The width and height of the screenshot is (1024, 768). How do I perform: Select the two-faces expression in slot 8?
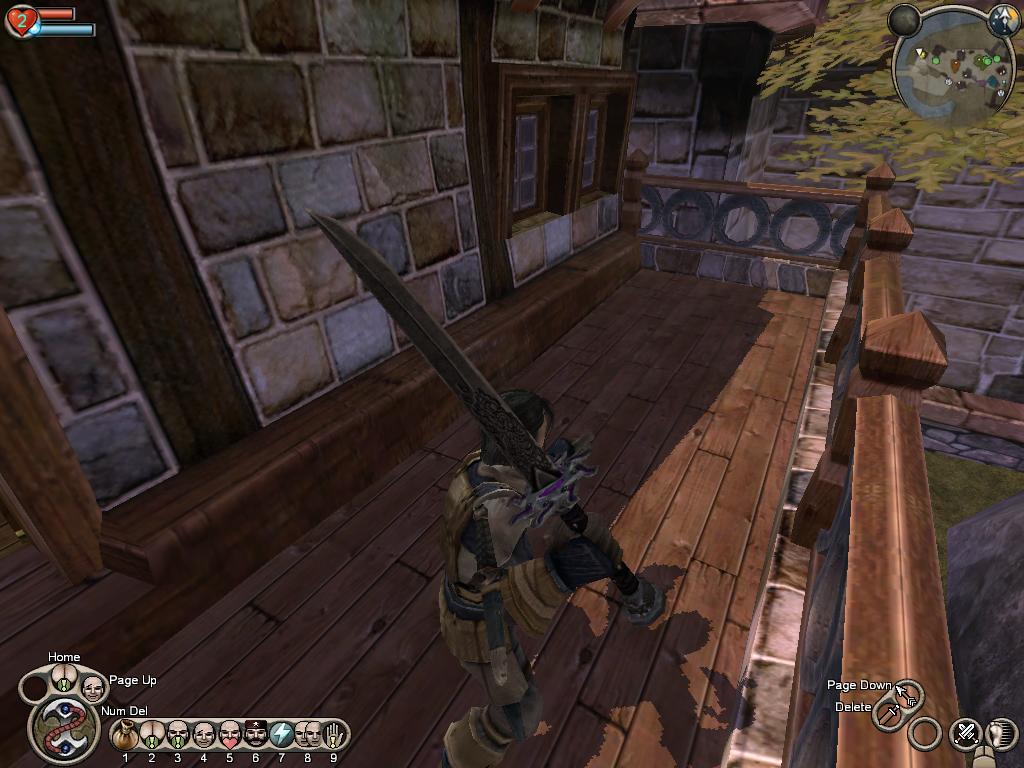[x=308, y=735]
